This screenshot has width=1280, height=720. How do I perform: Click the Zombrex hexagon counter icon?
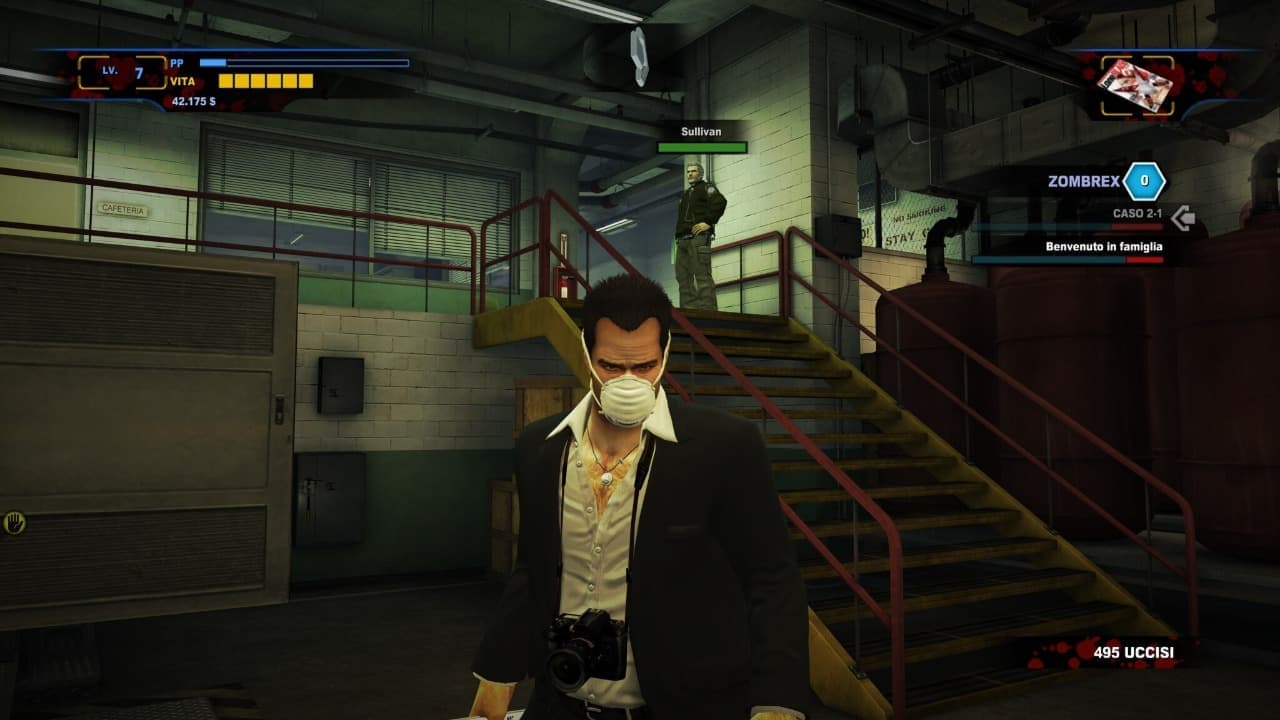1144,181
